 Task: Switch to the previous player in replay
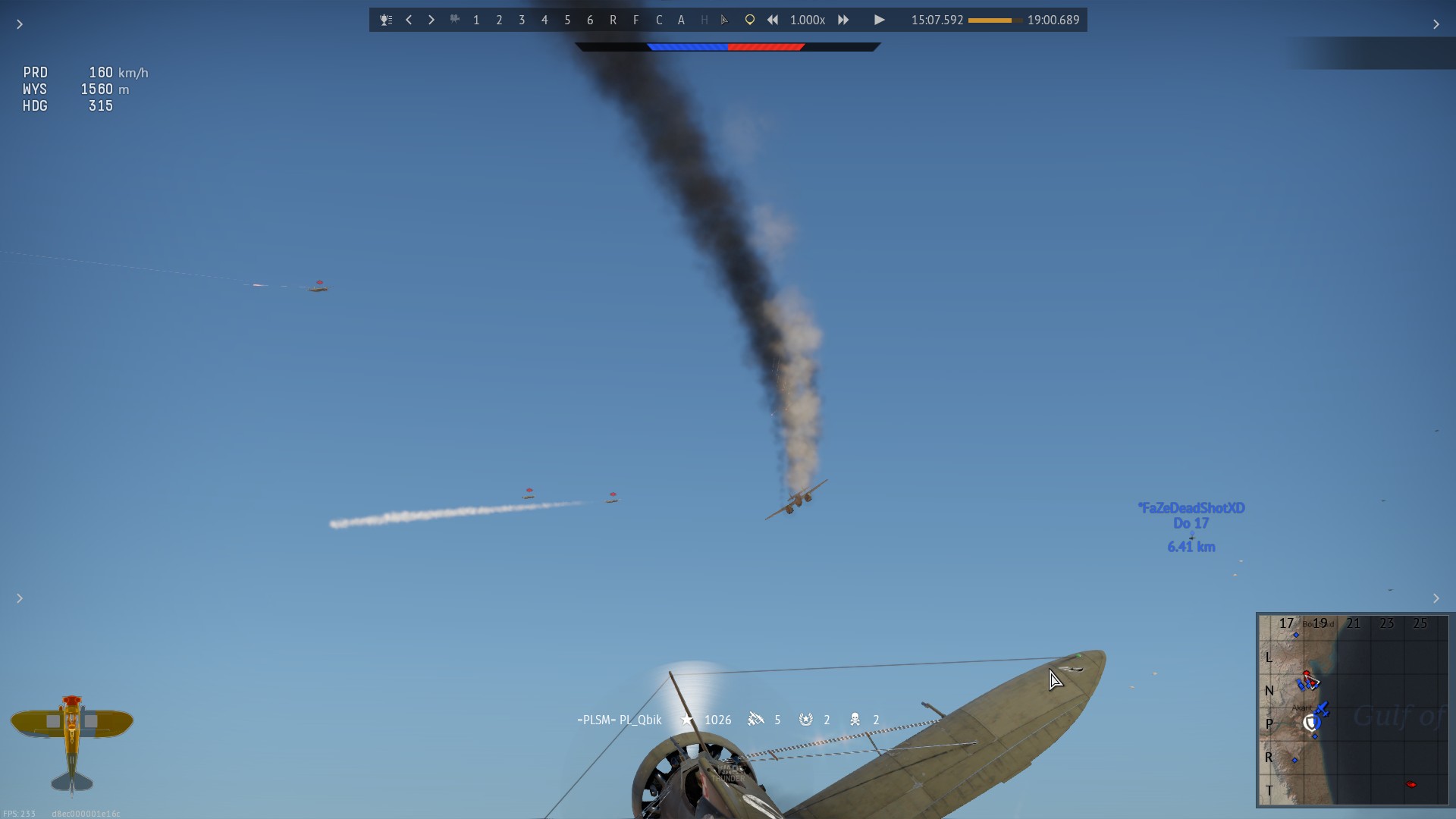pyautogui.click(x=409, y=20)
